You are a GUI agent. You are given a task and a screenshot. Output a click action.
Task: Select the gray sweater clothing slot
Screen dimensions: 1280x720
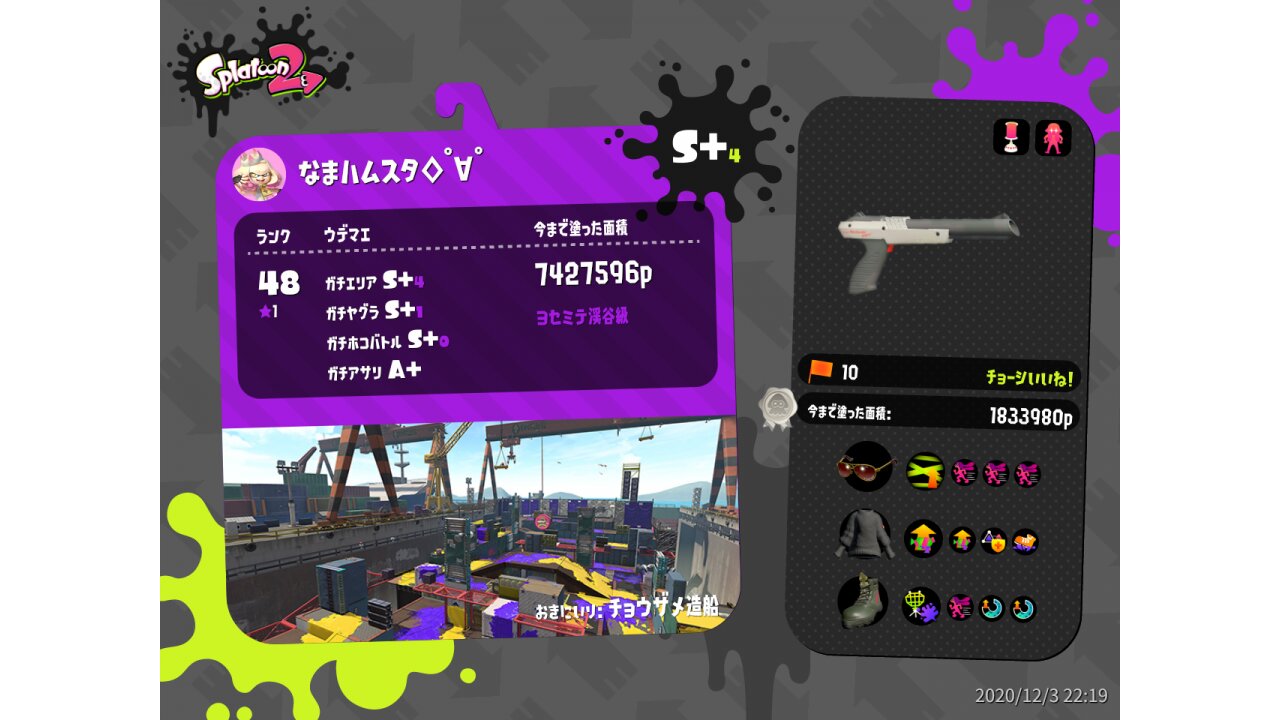coord(864,536)
